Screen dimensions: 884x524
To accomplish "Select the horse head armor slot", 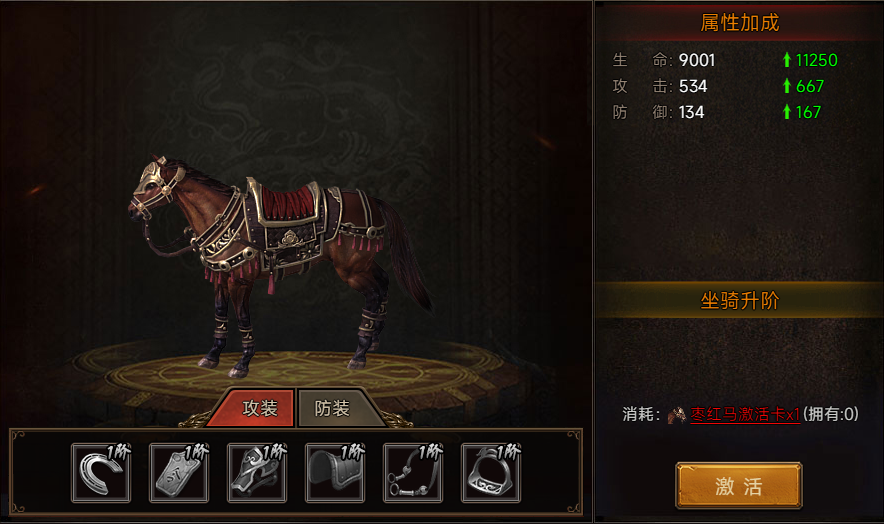I will [x=257, y=472].
